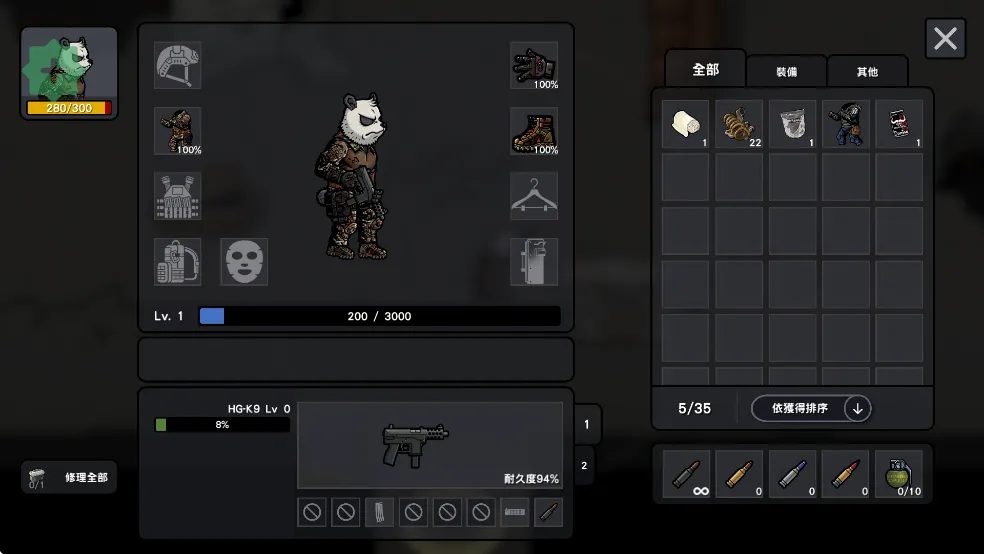Viewport: 984px width, 554px height.
Task: Select the HG-K9 pistol weapon panel
Action: (430, 445)
